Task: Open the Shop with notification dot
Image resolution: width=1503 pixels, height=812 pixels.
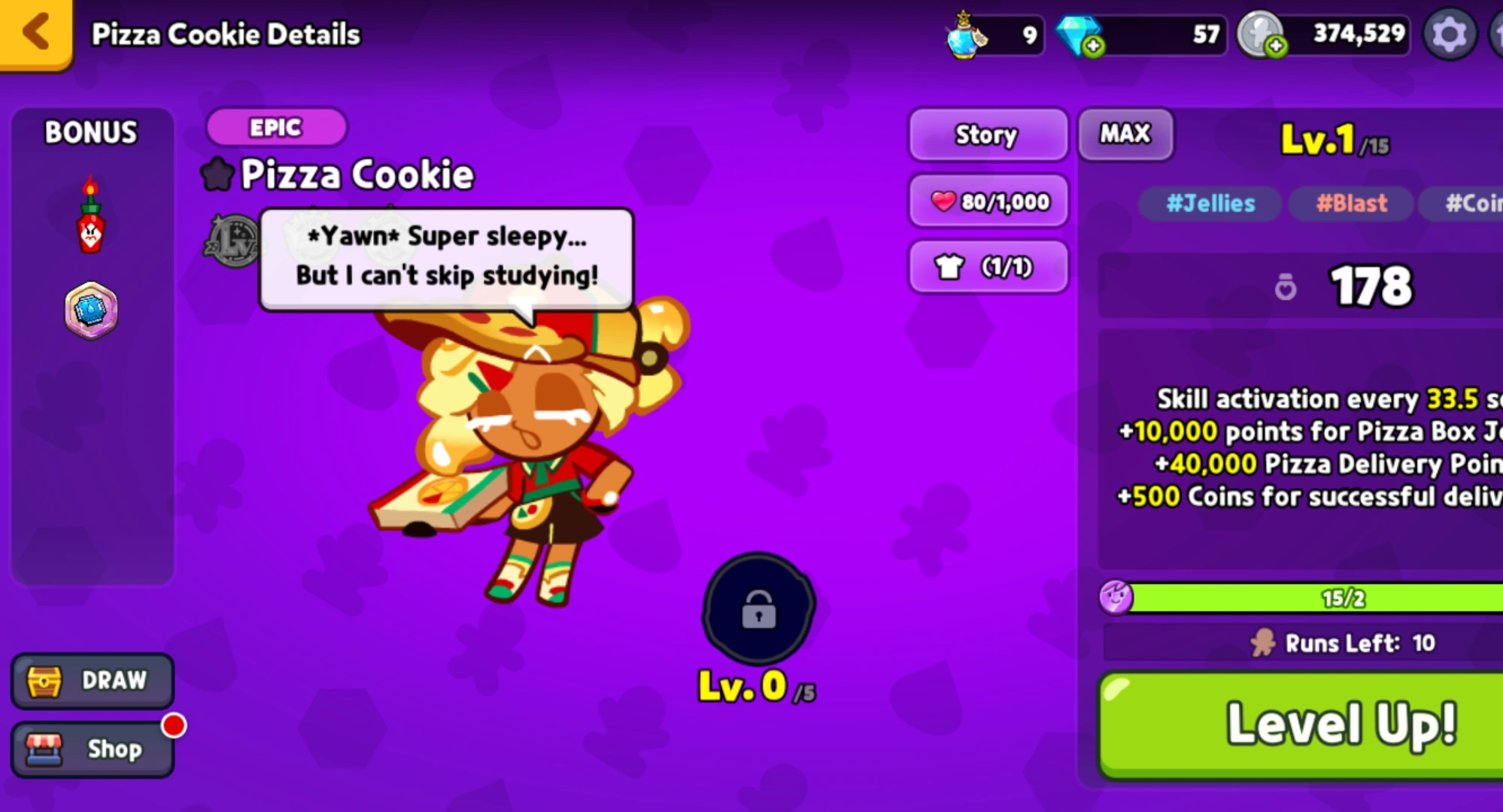Action: (x=92, y=748)
